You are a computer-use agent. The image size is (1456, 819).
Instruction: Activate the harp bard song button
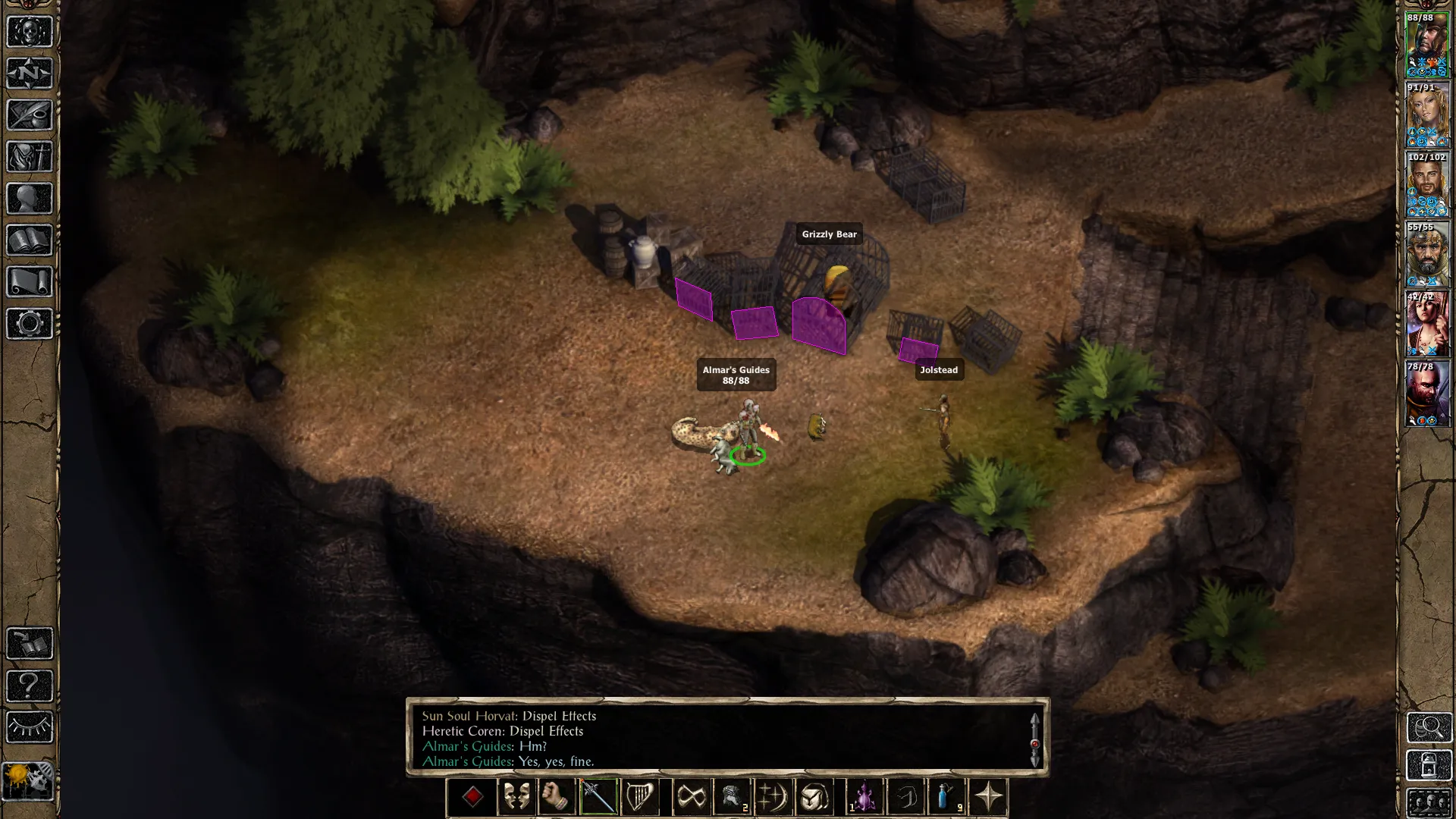[x=639, y=797]
